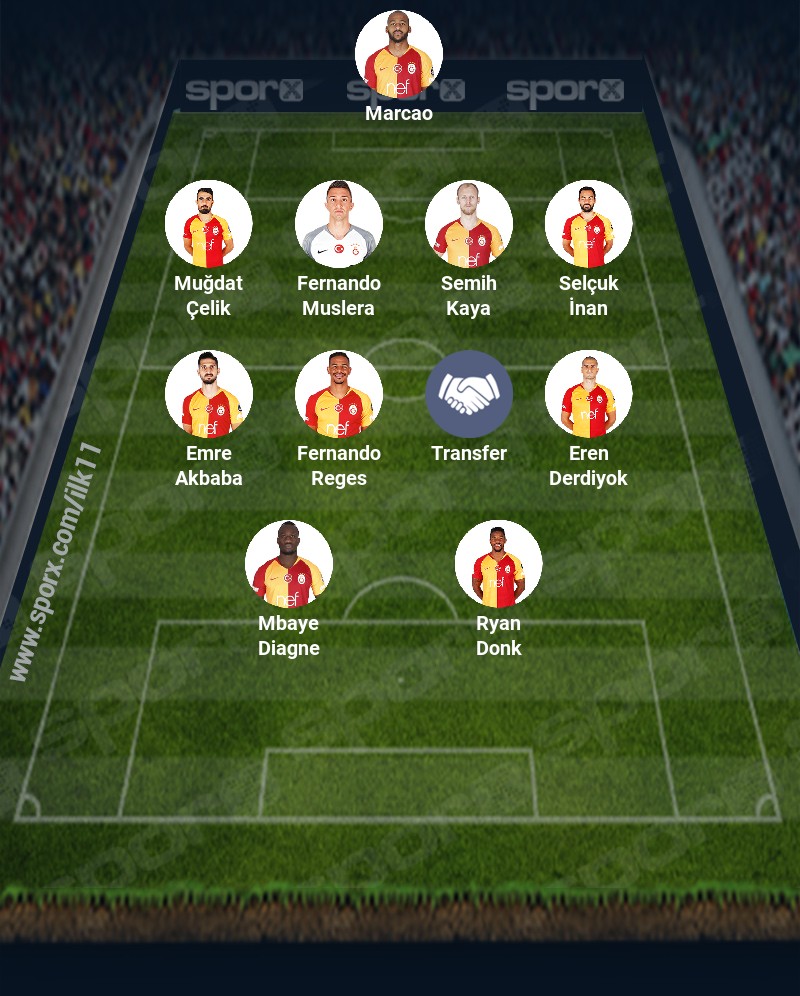
Task: Select Ryan Donk's player circle
Action: tap(499, 564)
